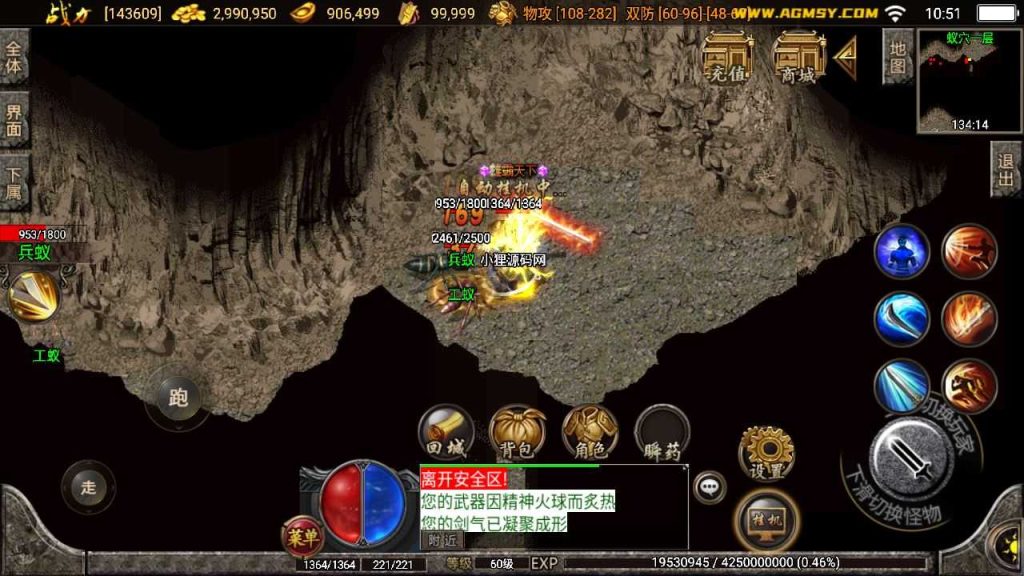1024x576 pixels.
Task: Open chat with the speech bubble icon
Action: pos(710,487)
